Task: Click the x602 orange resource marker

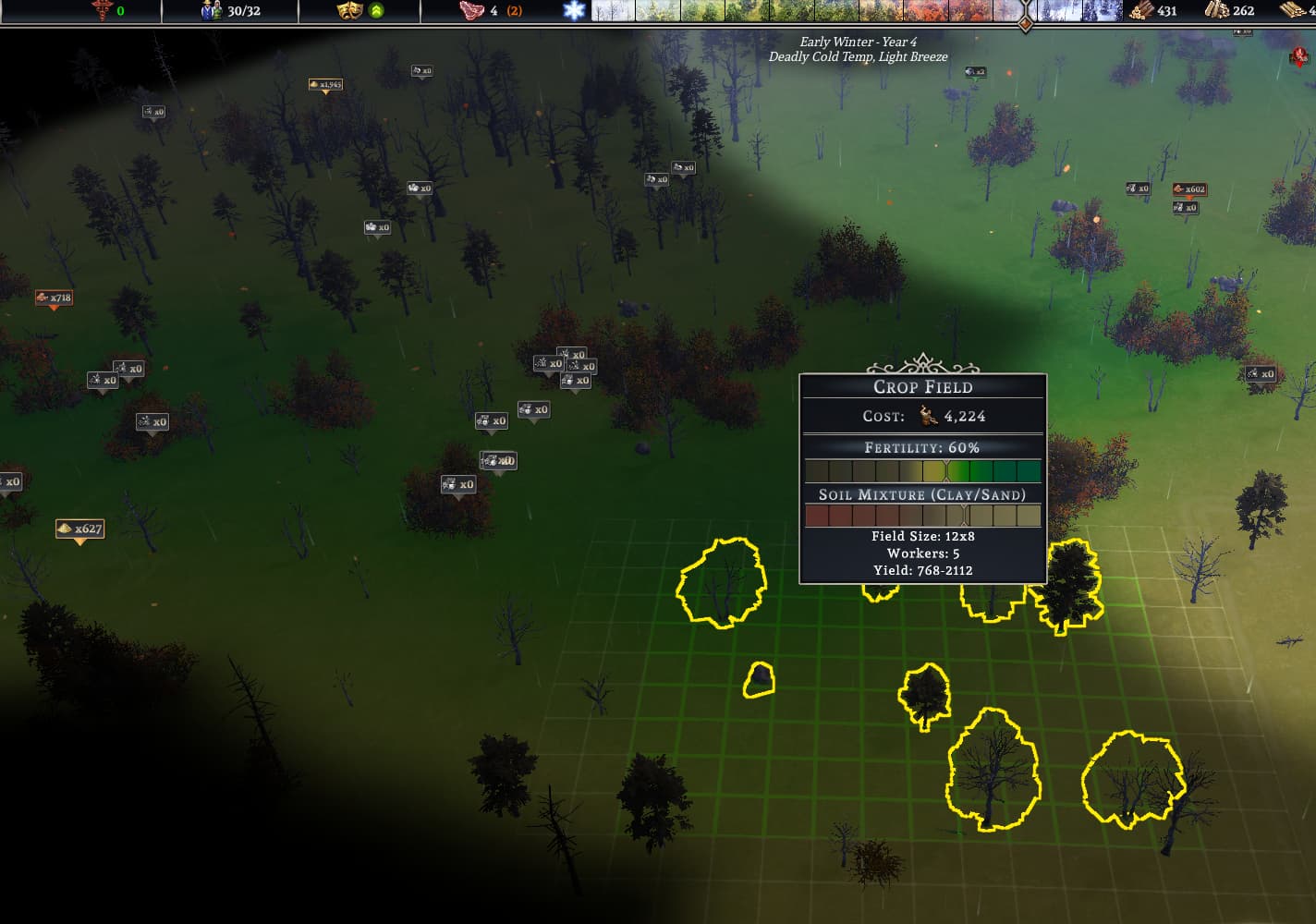Action: (x=1189, y=189)
